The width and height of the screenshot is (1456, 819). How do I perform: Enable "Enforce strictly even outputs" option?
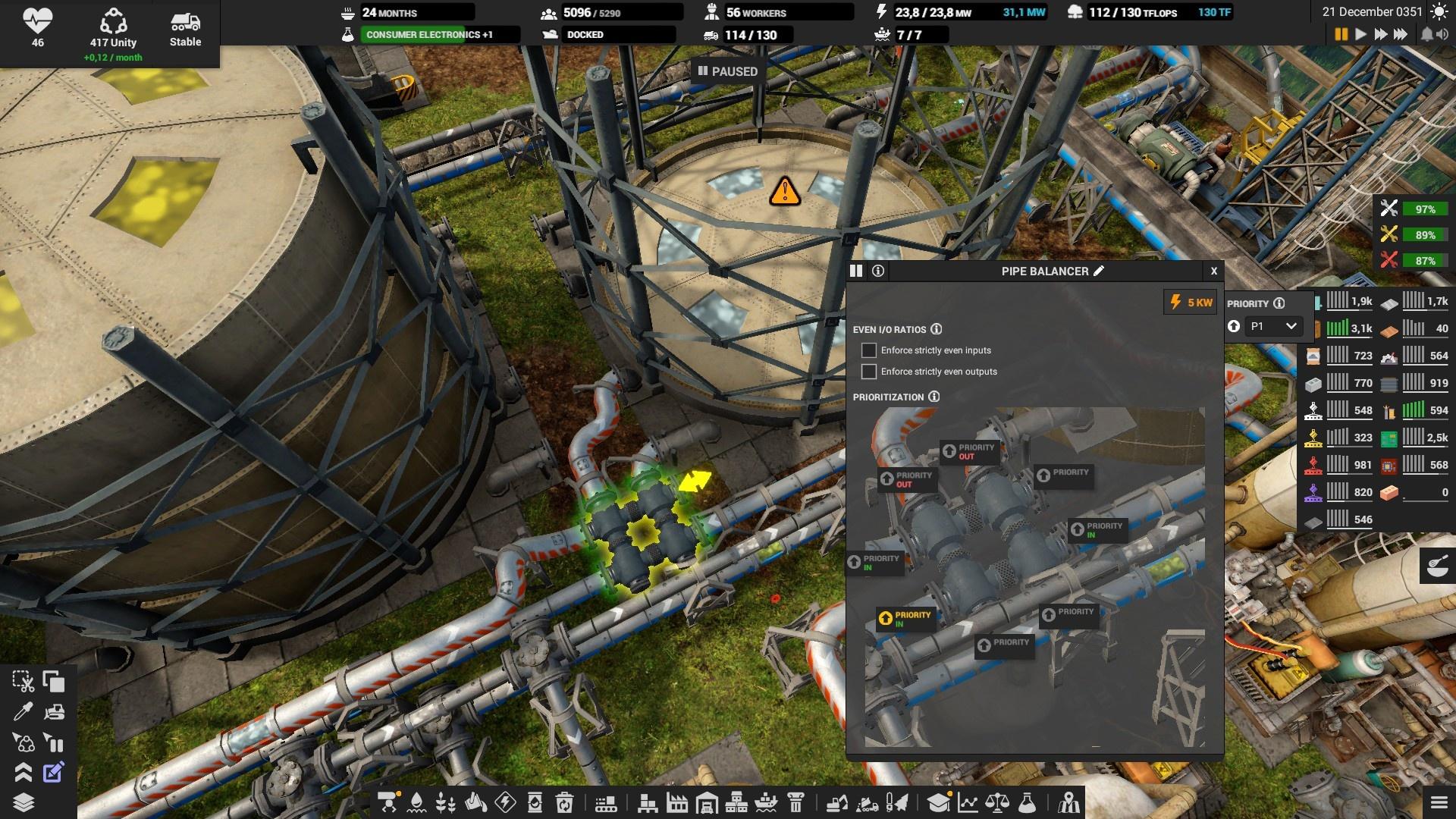(x=869, y=372)
